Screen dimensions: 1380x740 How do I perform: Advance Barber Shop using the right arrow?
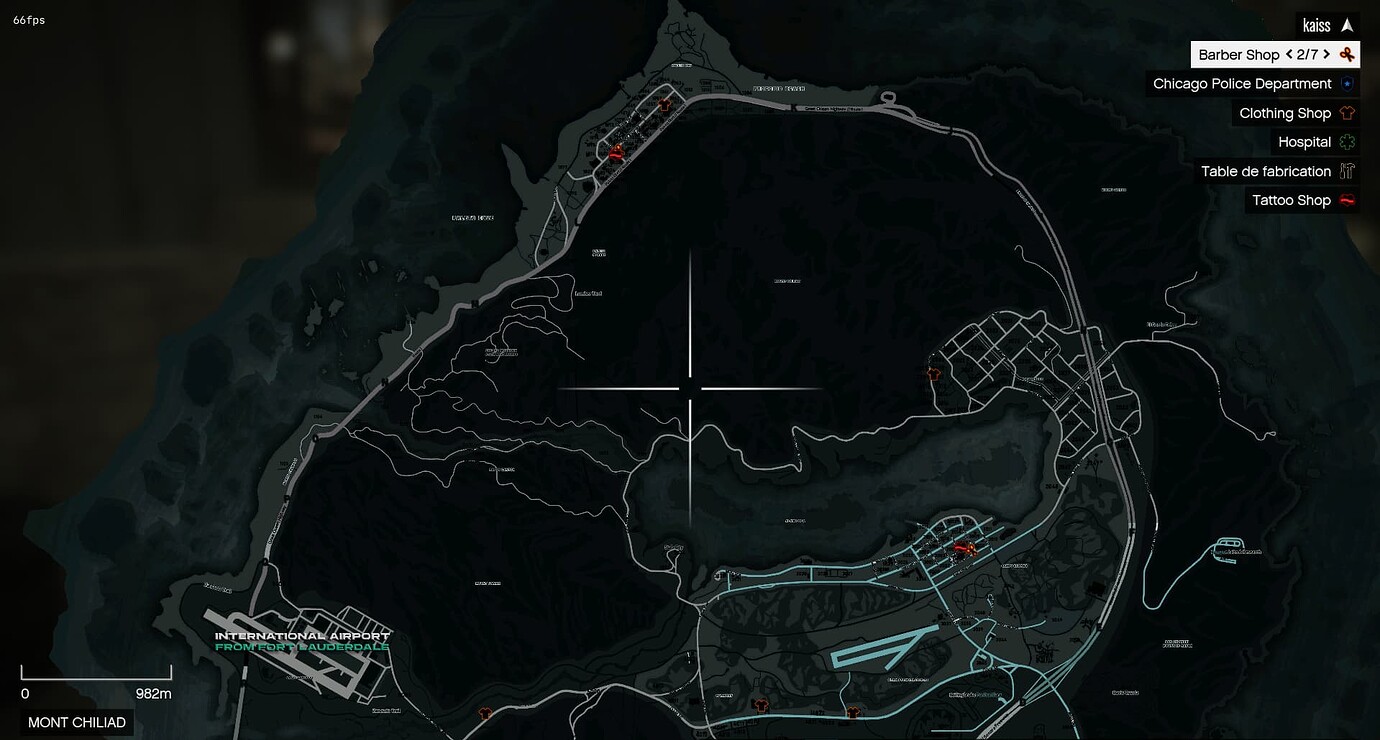[x=1326, y=54]
